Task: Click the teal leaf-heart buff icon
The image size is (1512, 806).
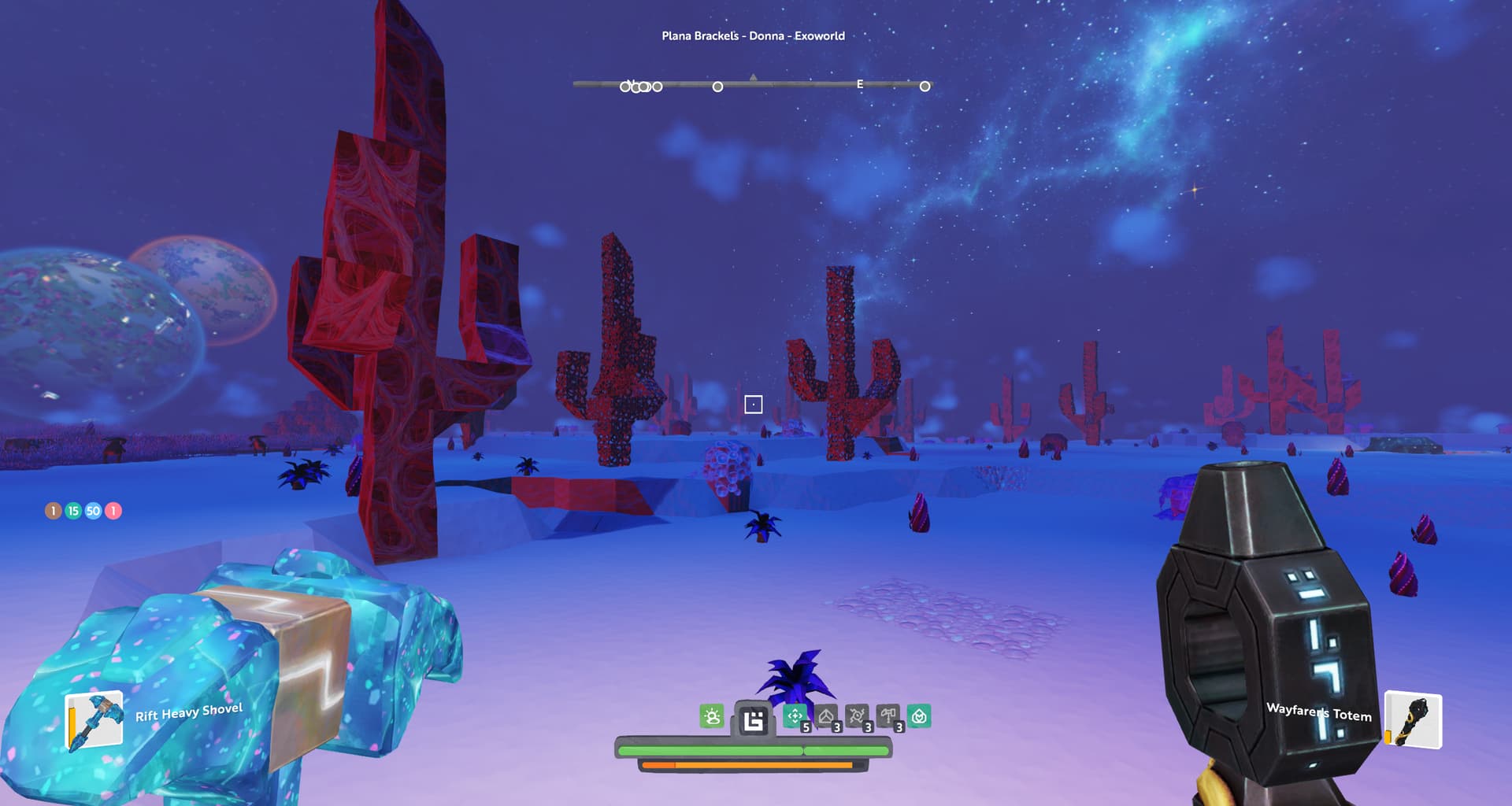Action: click(x=919, y=716)
